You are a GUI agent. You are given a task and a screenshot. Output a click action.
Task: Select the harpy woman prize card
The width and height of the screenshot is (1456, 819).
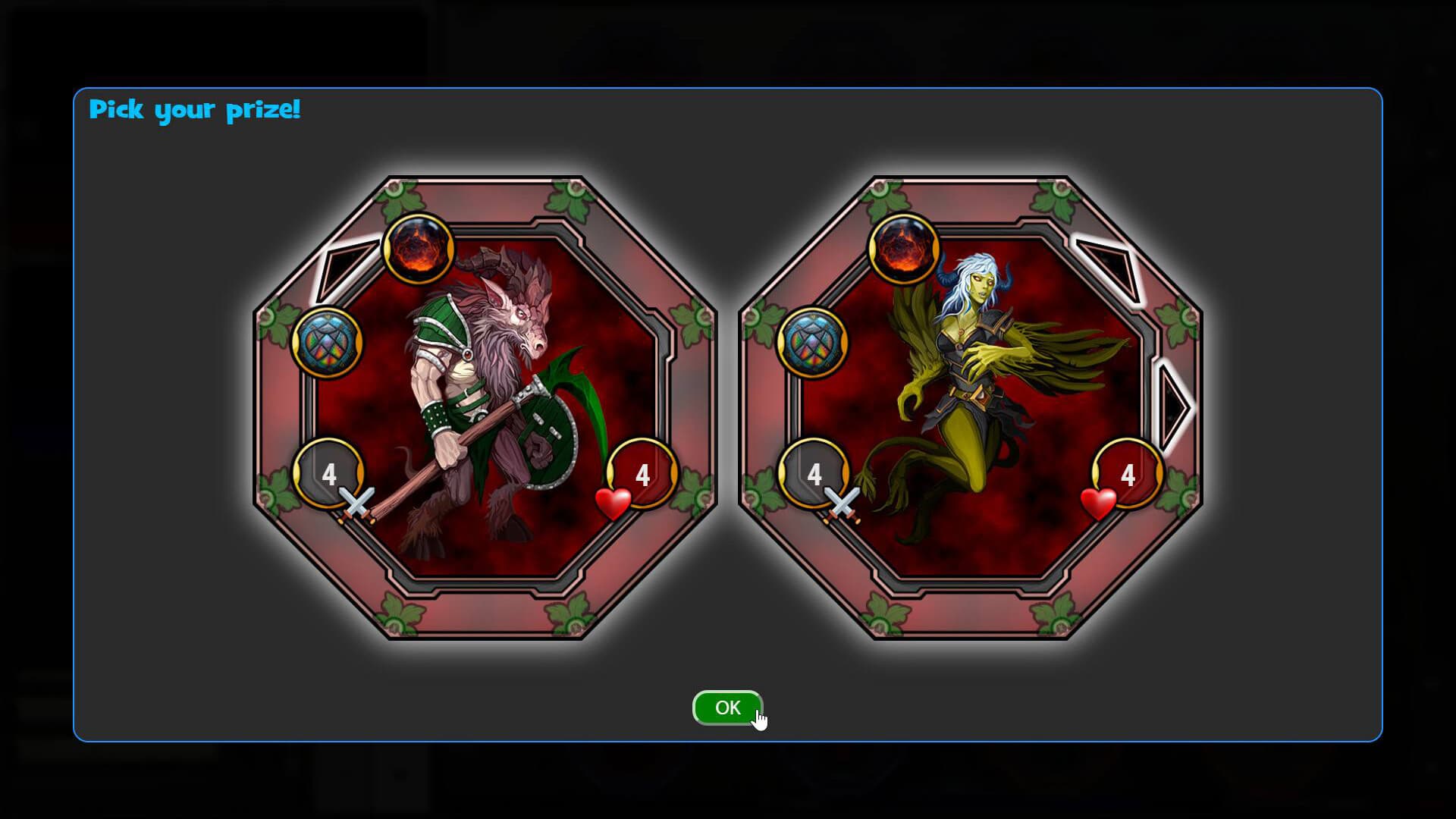[971, 409]
